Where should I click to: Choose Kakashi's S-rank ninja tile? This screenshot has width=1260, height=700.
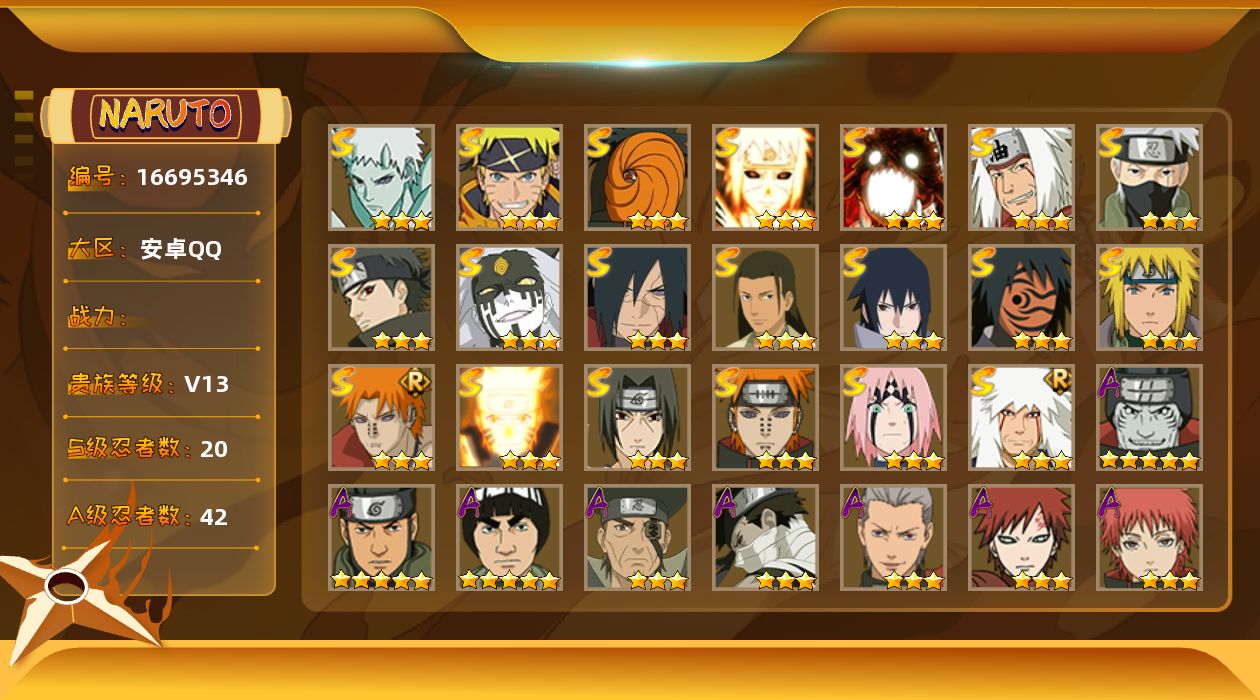[x=1149, y=177]
